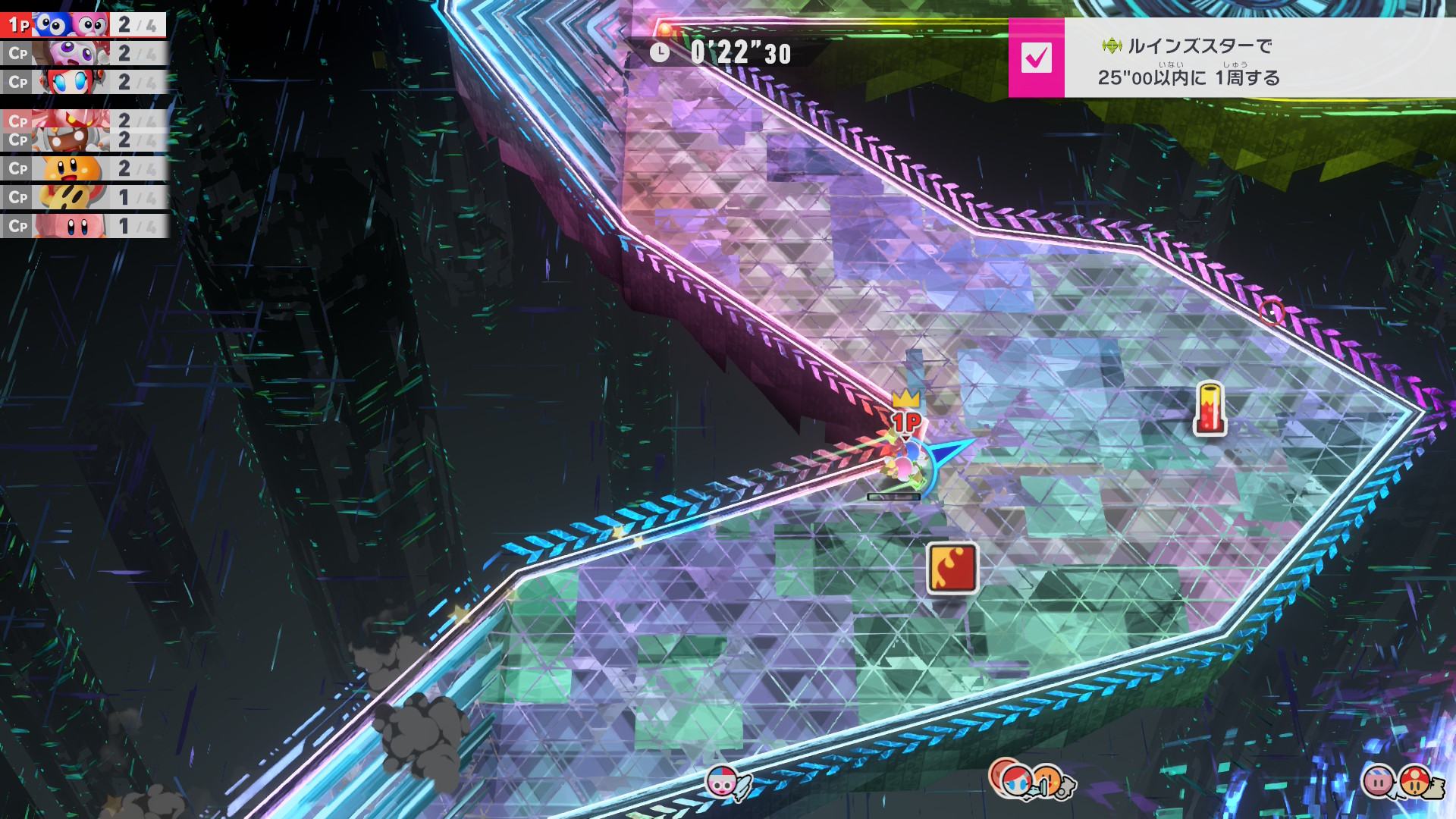Choose the red-haired blue-eyed CP ranking row
1456x819 pixels.
(x=83, y=82)
